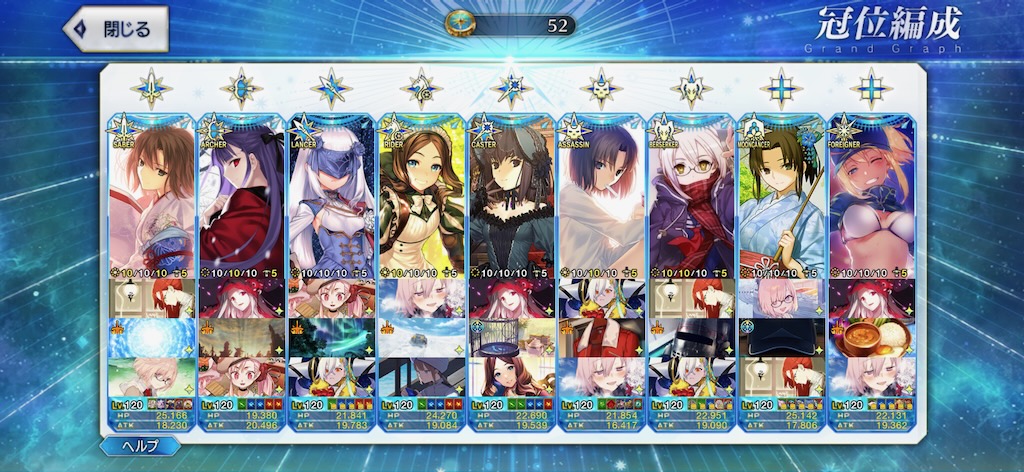Select the Saber class servant card

click(152, 200)
